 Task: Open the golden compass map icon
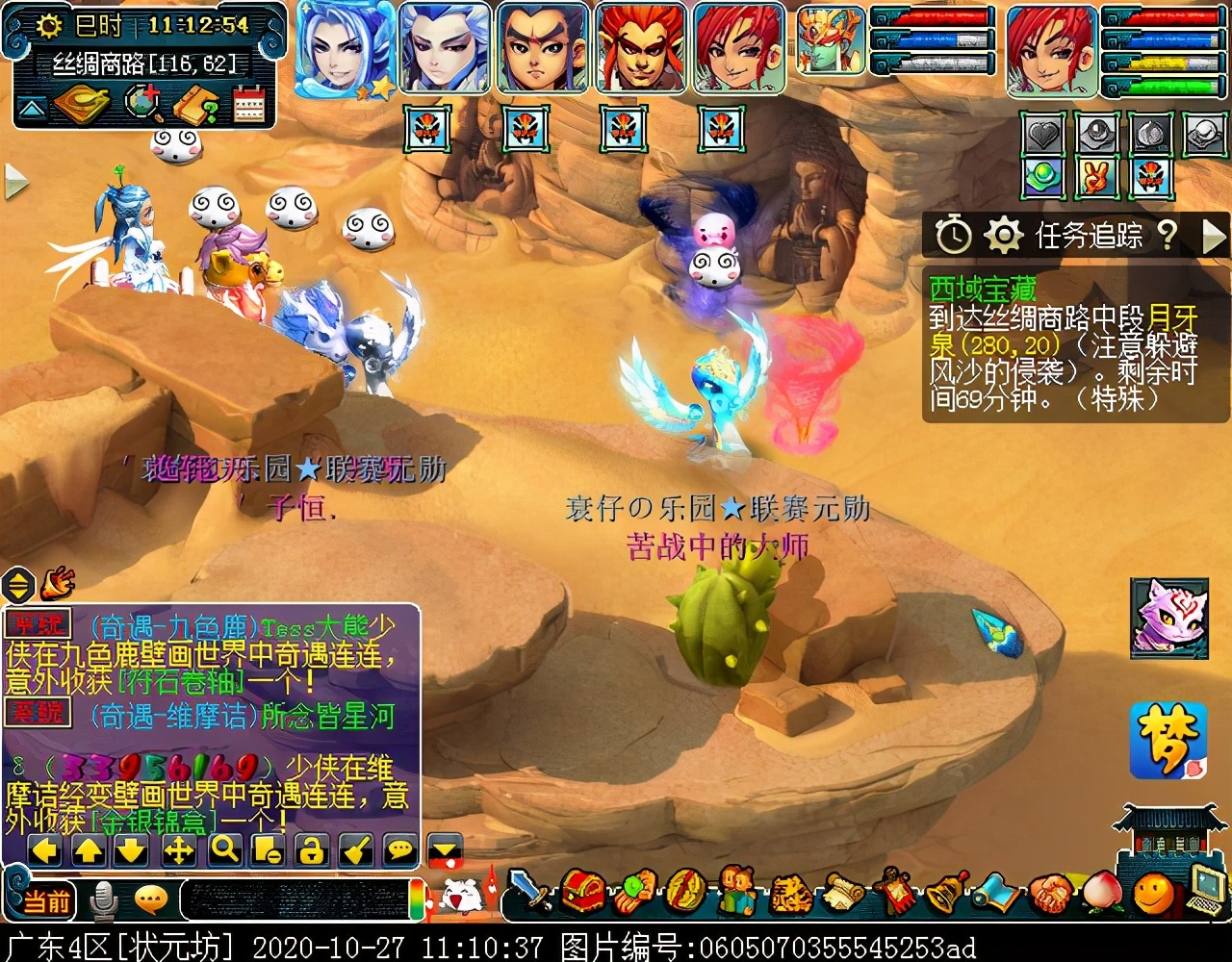[x=82, y=104]
